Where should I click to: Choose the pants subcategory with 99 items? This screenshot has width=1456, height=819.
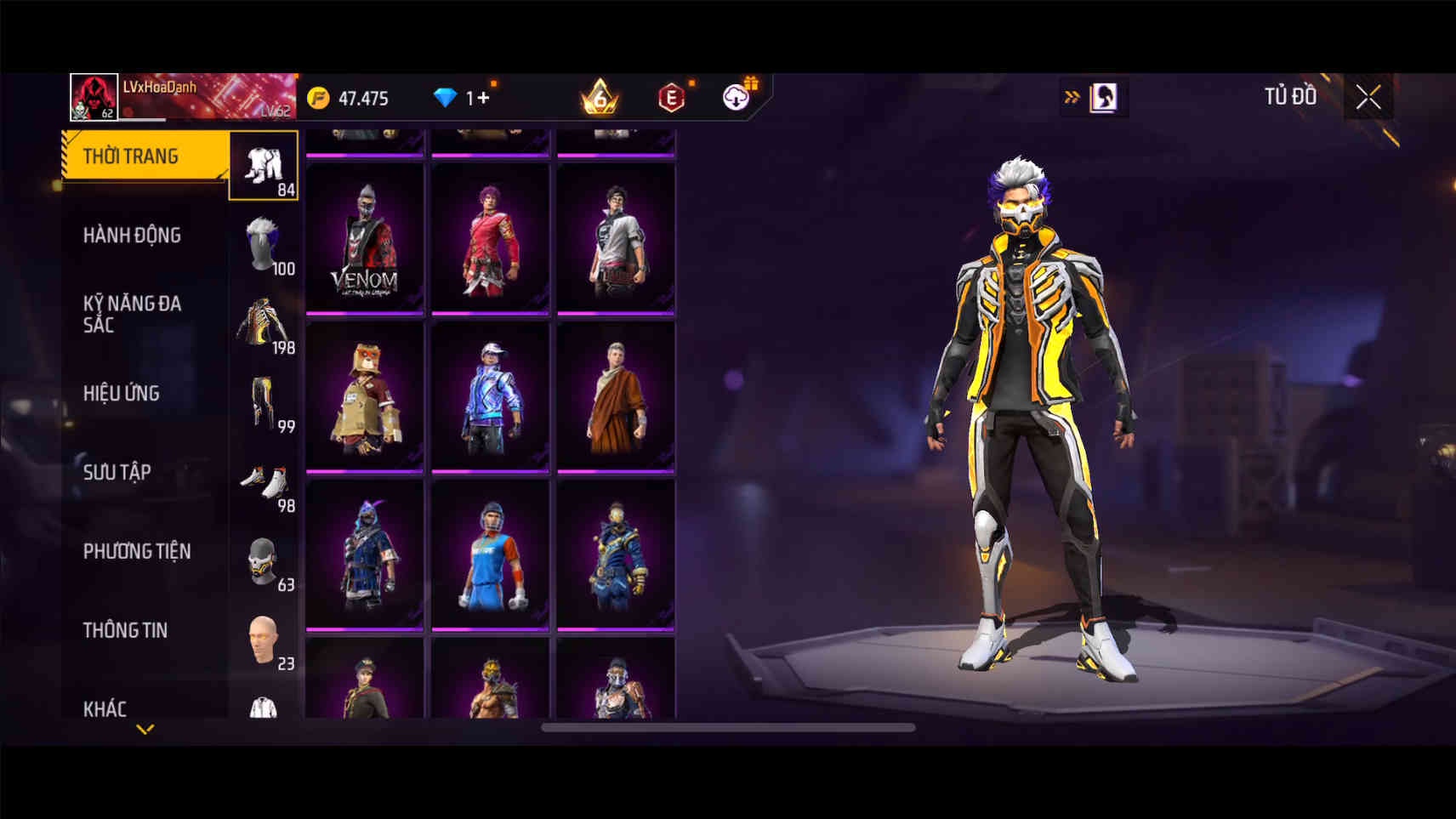coord(264,403)
